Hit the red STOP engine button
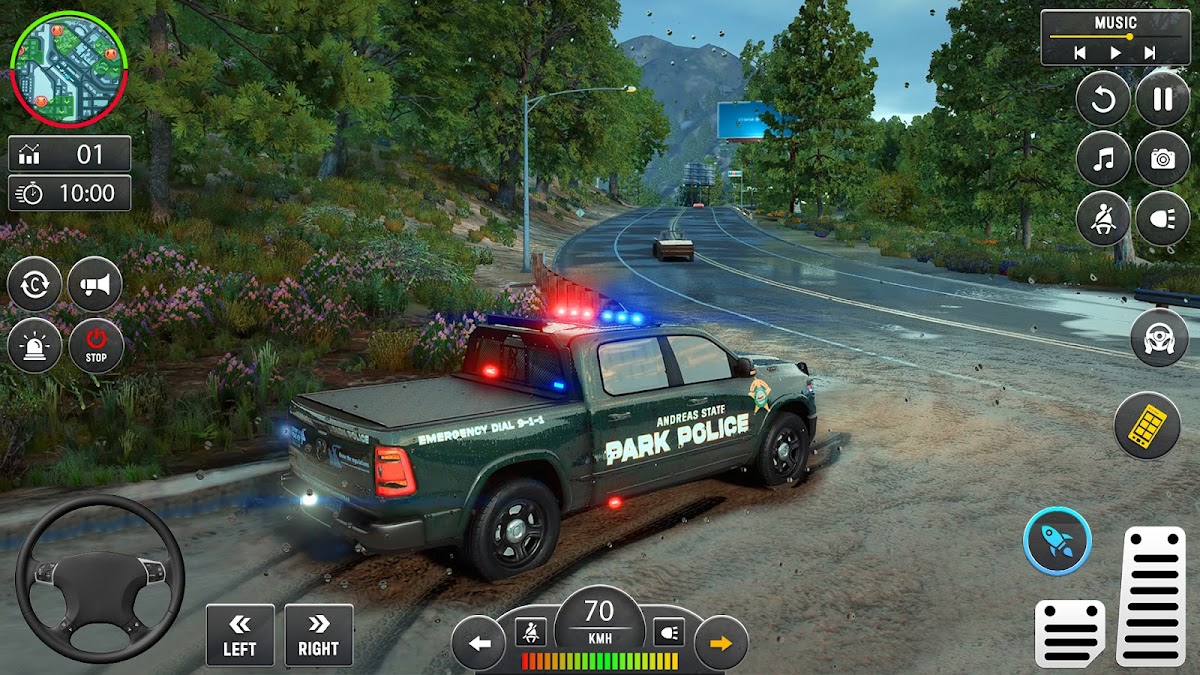The width and height of the screenshot is (1200, 675). [96, 346]
